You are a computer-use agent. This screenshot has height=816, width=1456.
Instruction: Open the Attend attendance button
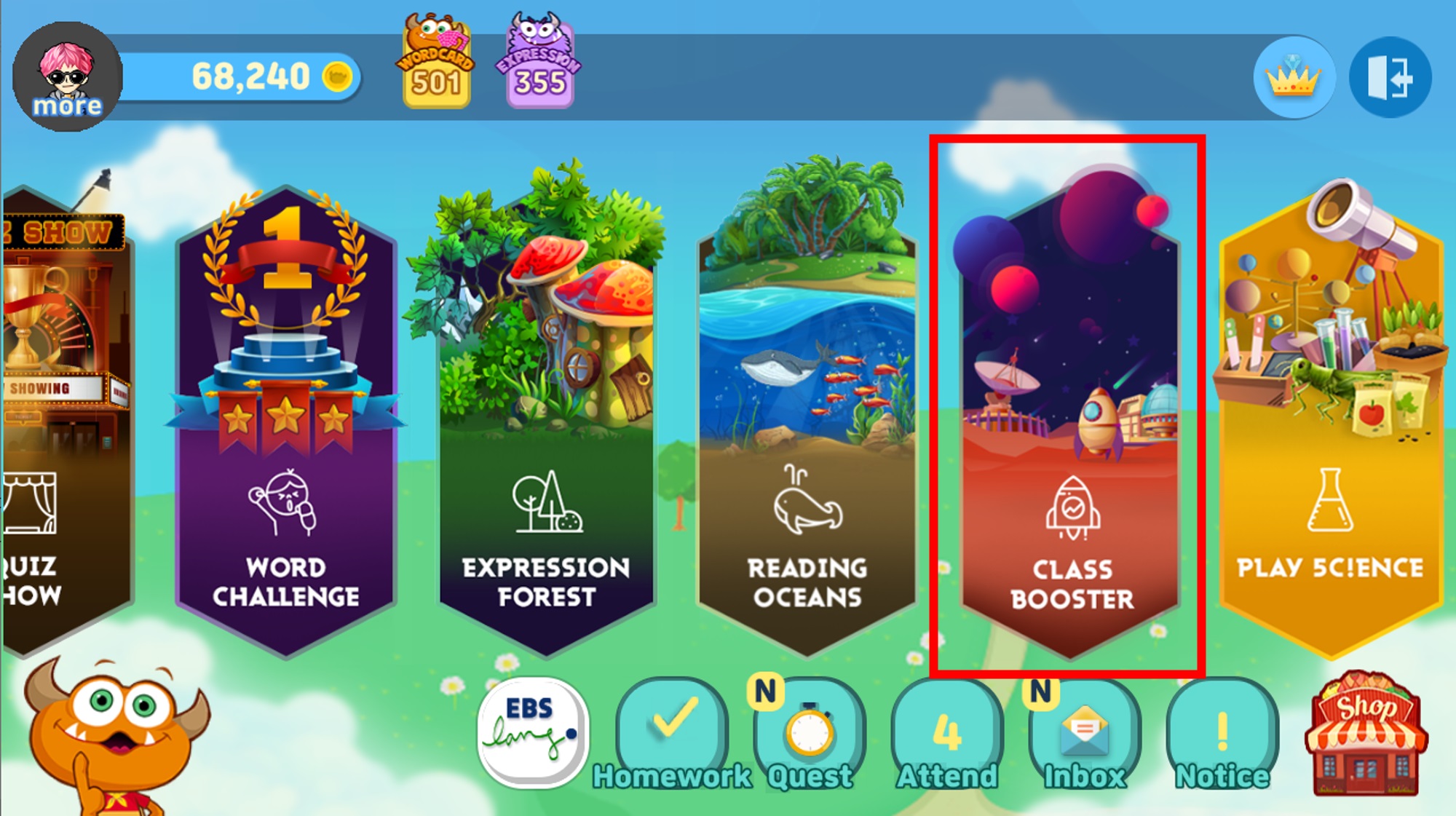point(947,732)
